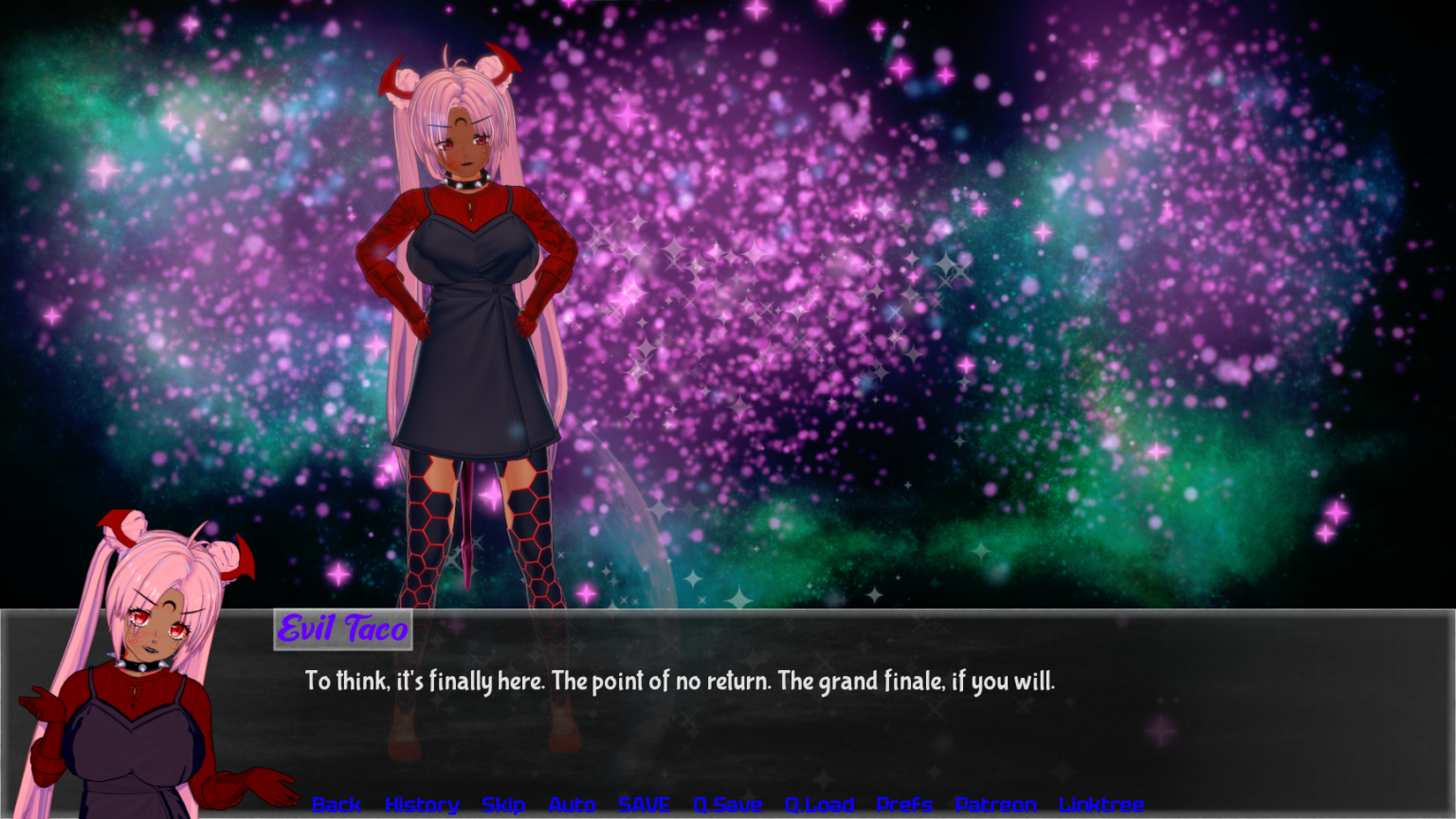1456x819 pixels.
Task: Open the Prefs settings screen
Action: pos(903,805)
